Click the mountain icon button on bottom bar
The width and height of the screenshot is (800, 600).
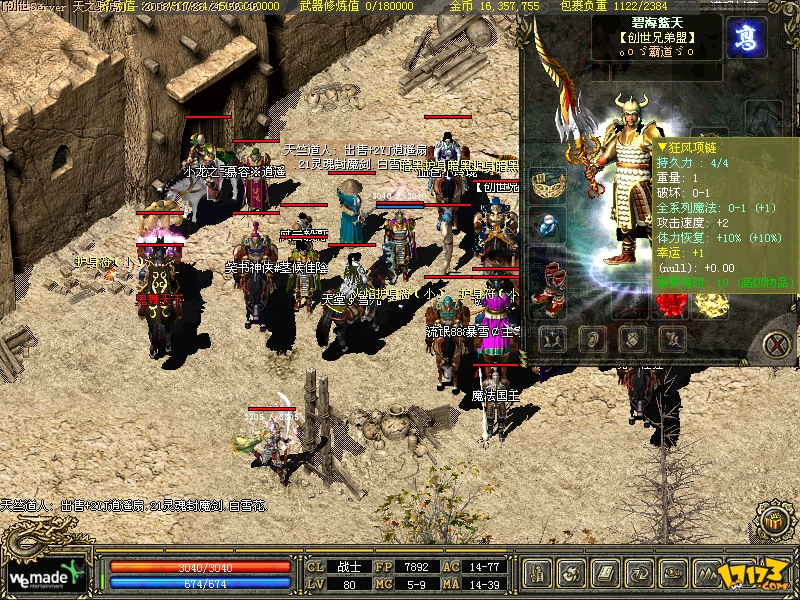click(x=707, y=574)
